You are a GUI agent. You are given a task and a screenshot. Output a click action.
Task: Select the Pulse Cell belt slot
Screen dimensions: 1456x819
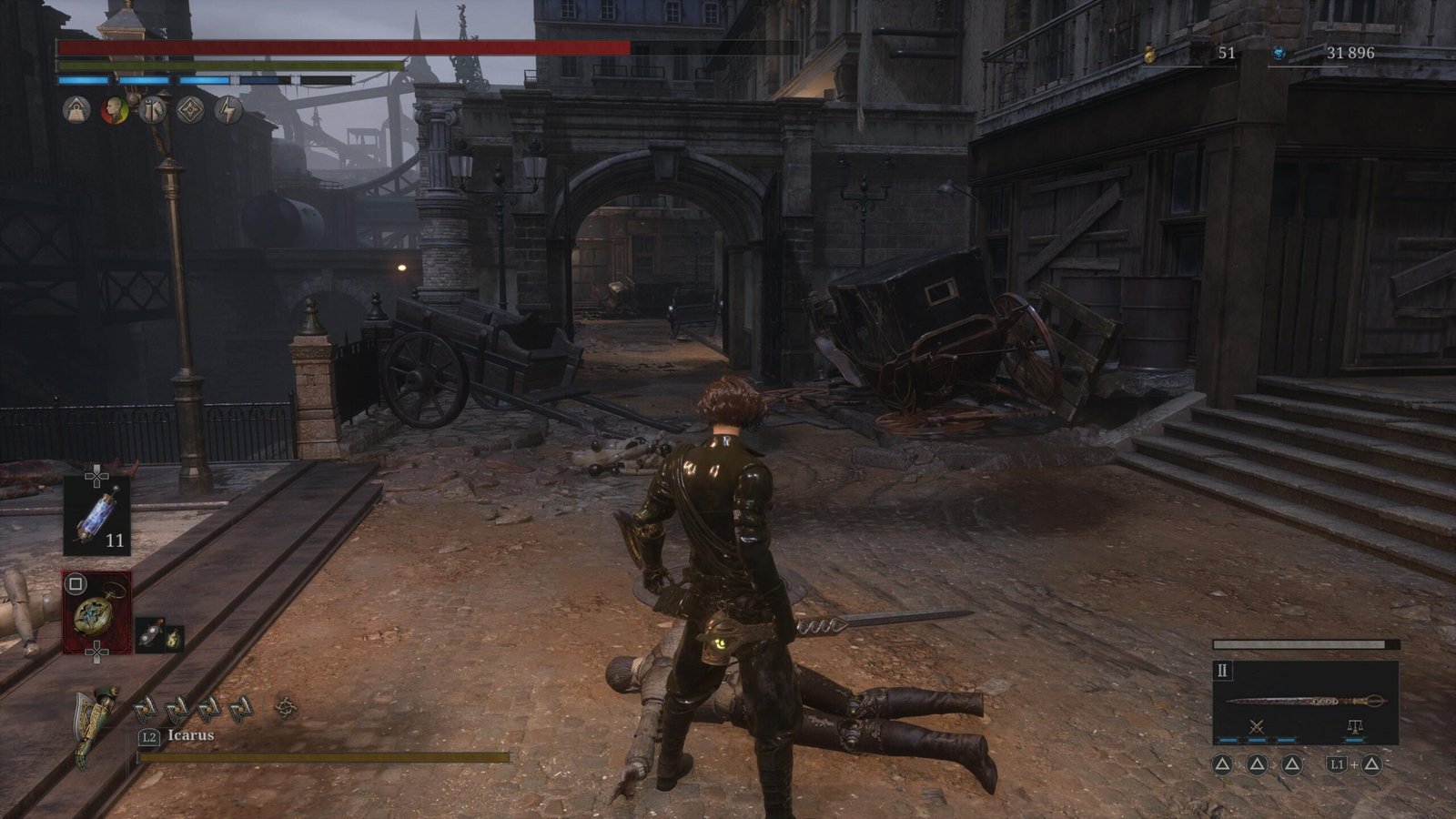(96, 515)
